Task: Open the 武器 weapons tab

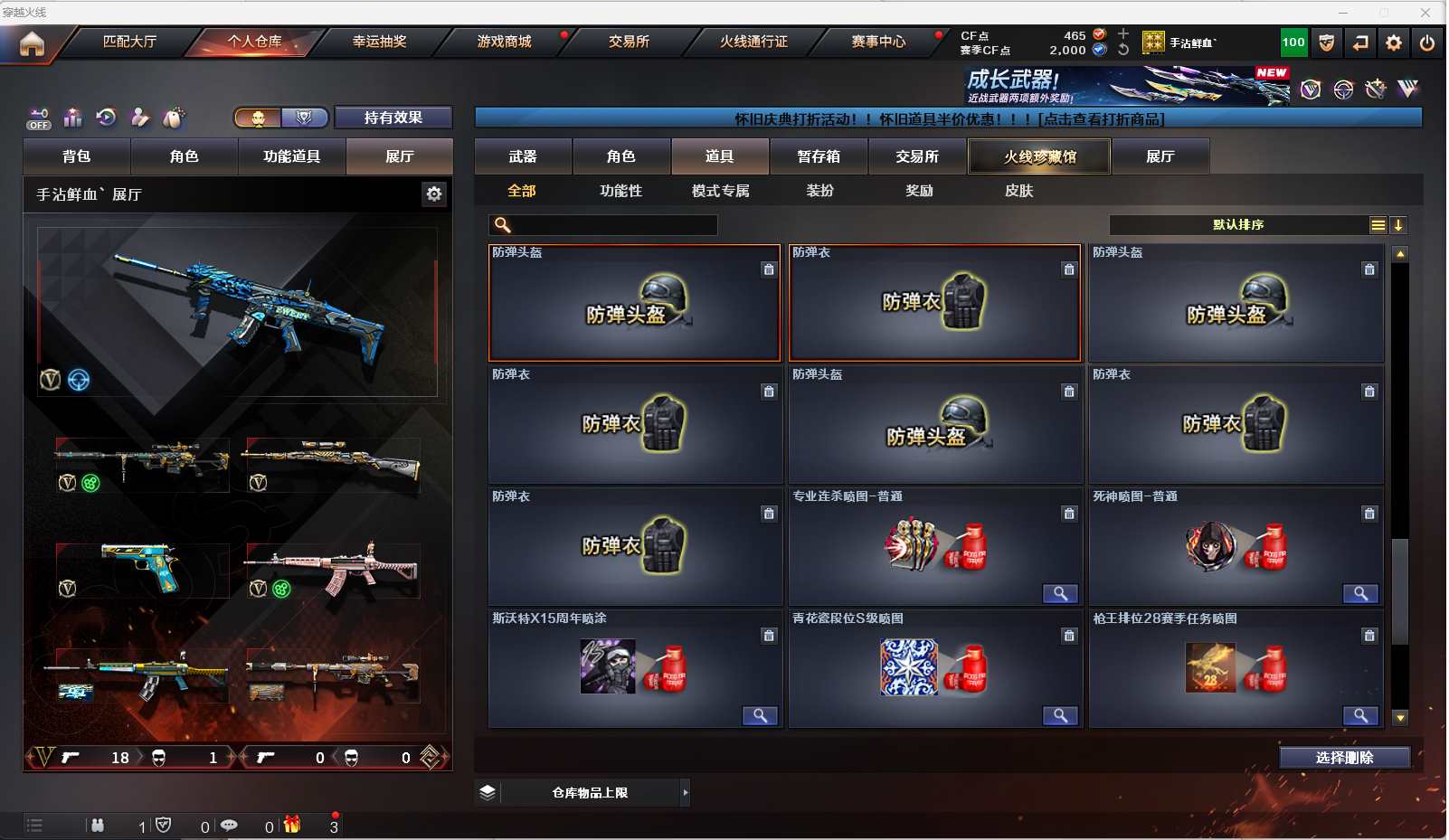Action: click(523, 156)
